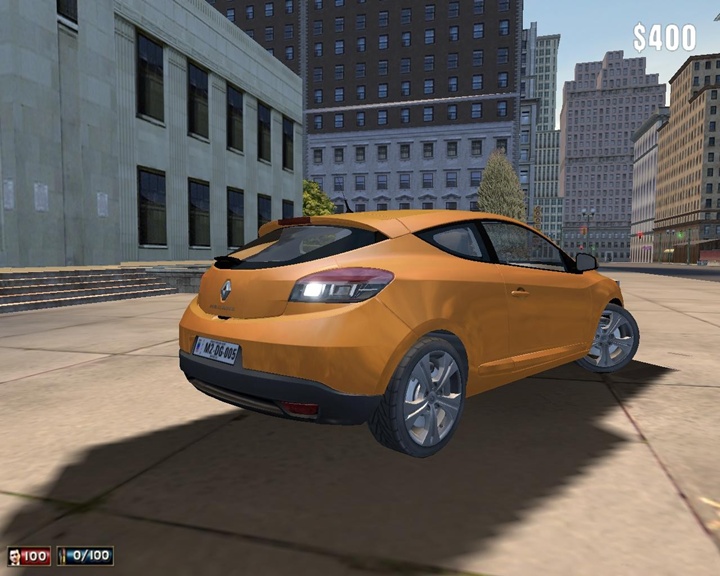Screen dimensions: 720x576
Task: Select the bullet ammo icon
Action: (64, 556)
